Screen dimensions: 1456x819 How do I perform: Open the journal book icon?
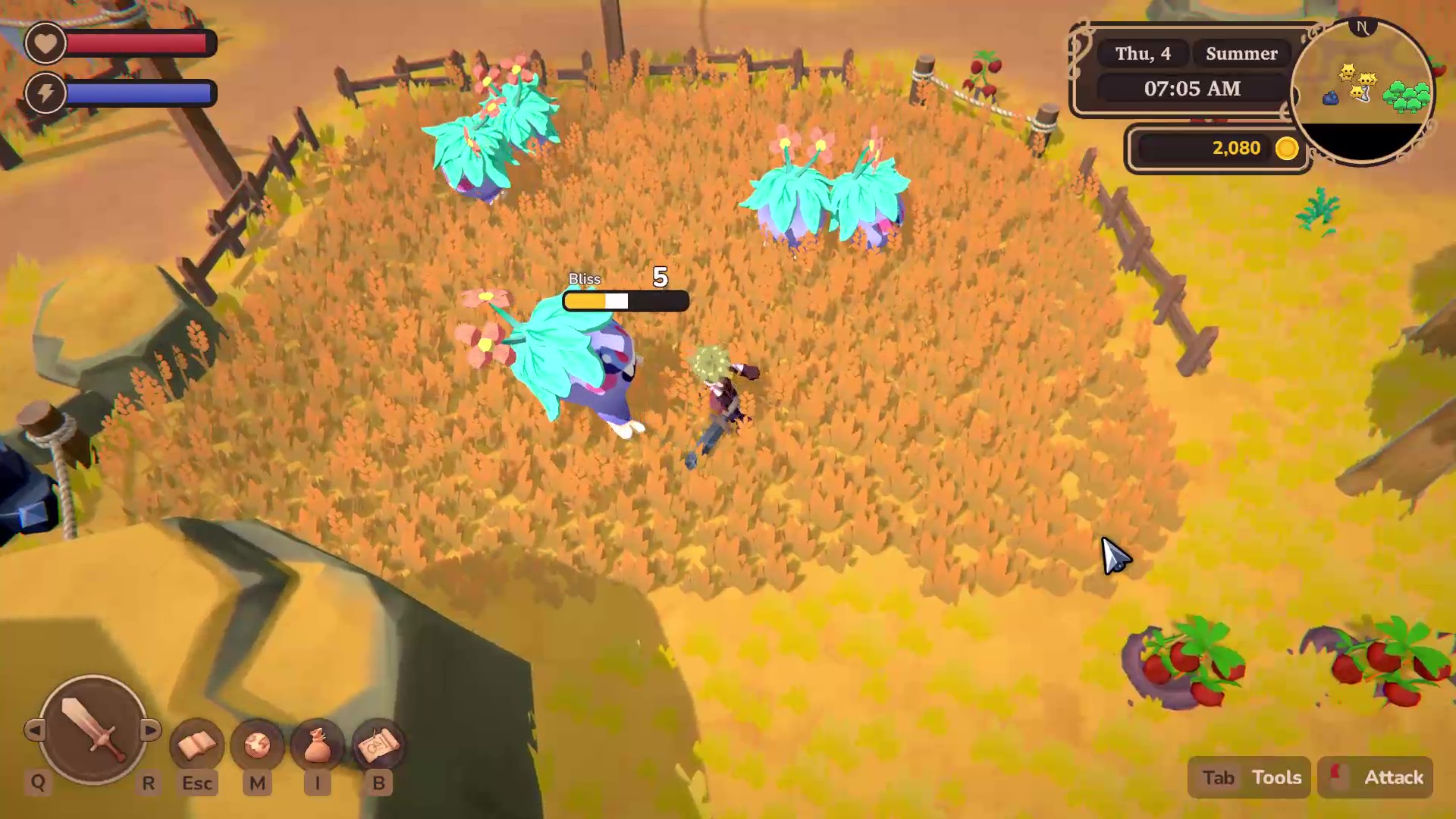pos(196,745)
